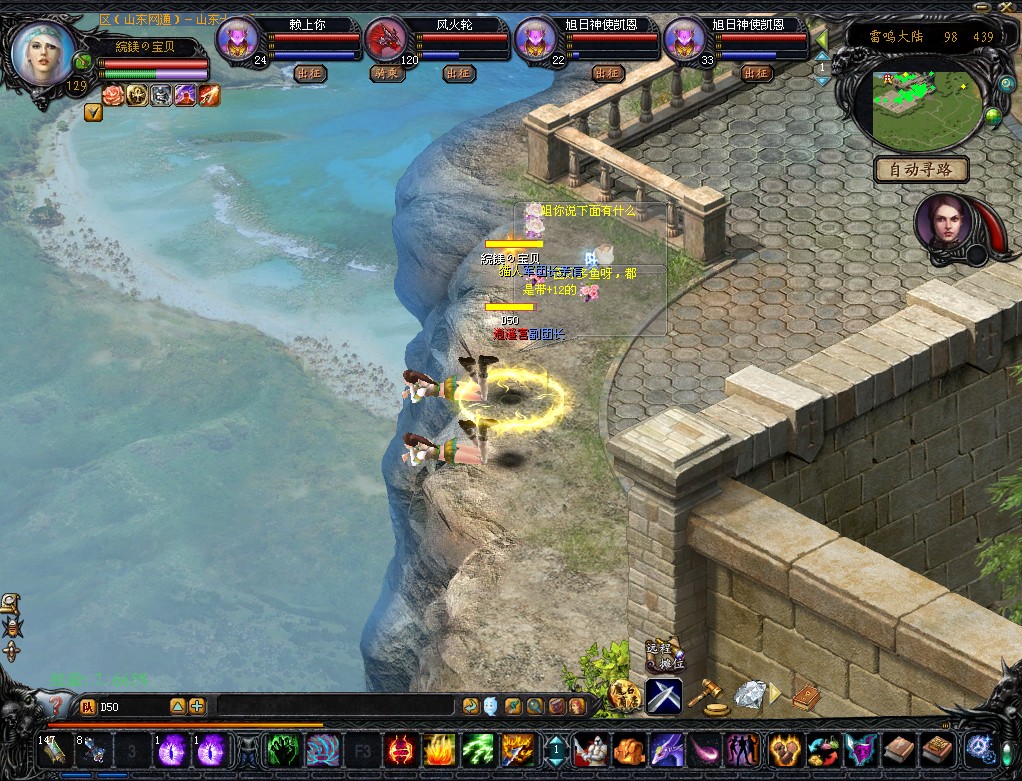Click the 骑乘 mount button under 凤火轮
The height and width of the screenshot is (781, 1022).
pyautogui.click(x=384, y=73)
